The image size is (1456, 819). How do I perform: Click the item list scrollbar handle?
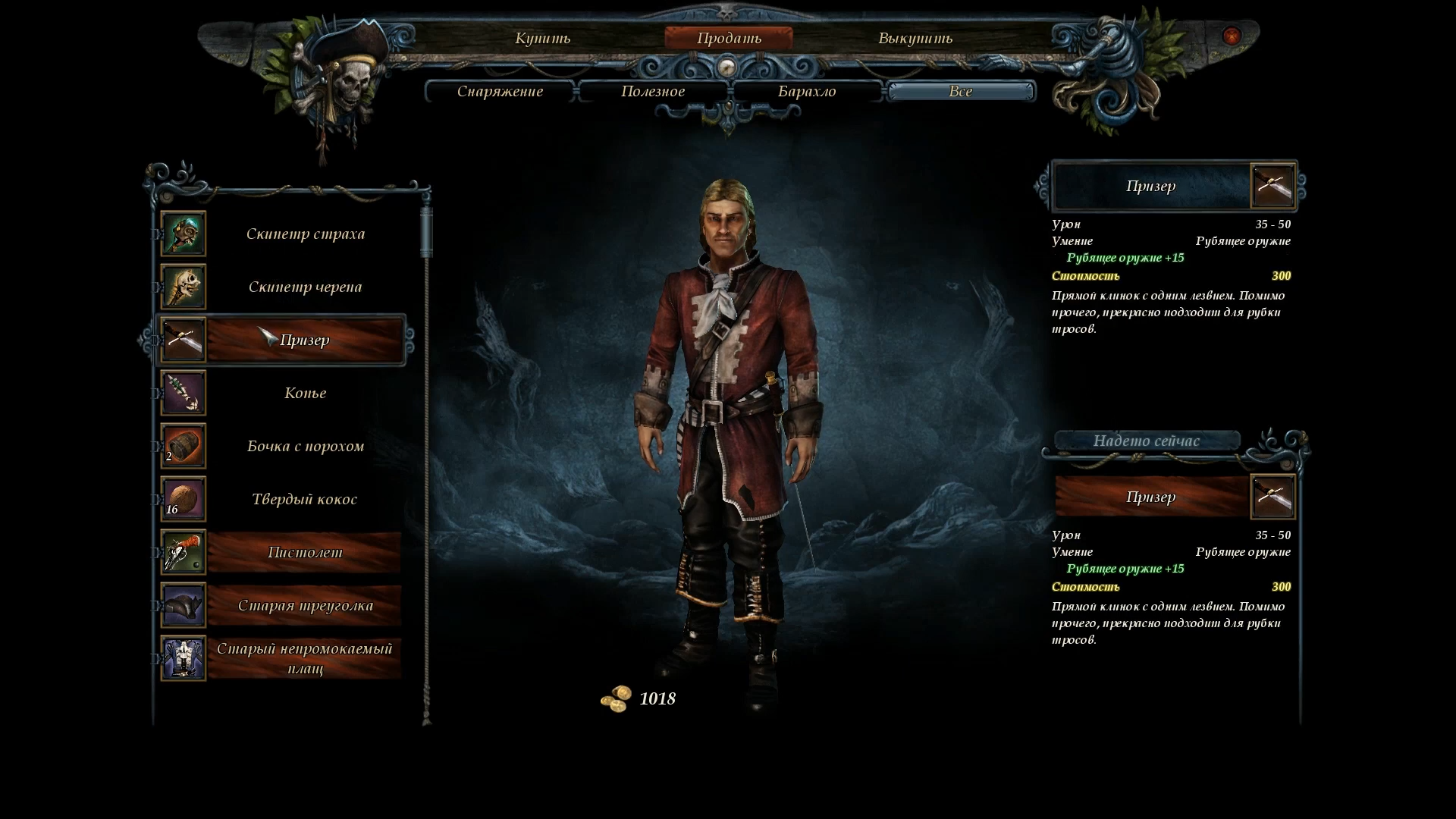click(426, 232)
